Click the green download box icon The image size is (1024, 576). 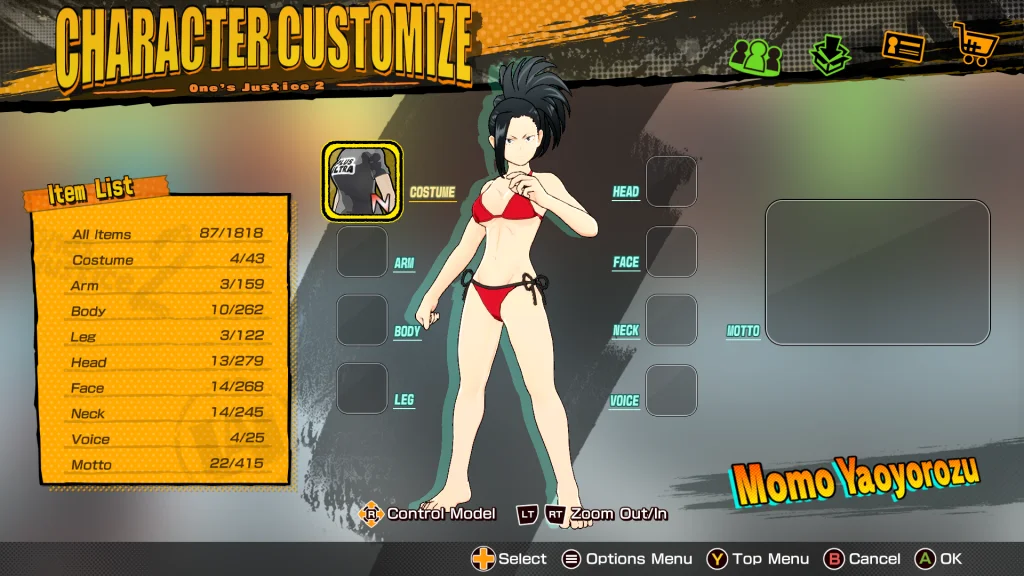[829, 55]
